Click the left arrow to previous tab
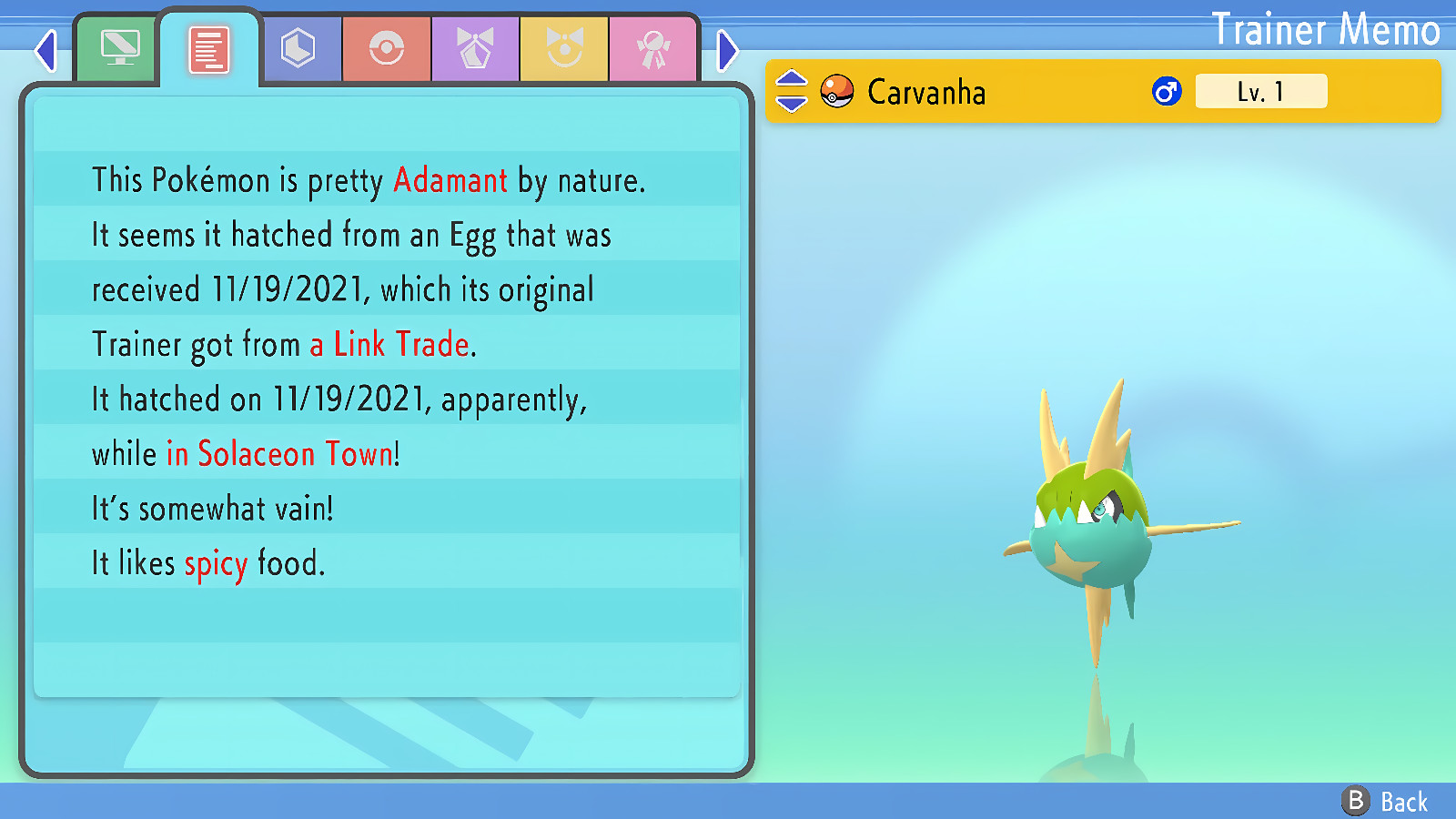1456x819 pixels. (45, 51)
